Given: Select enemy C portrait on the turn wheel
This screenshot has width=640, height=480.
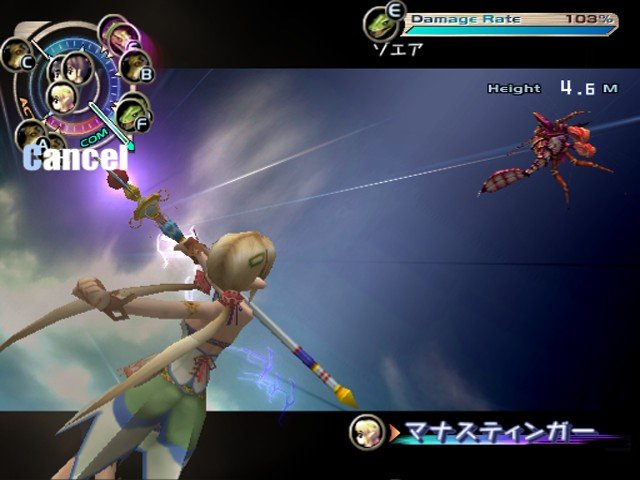Looking at the screenshot, I should (18, 55).
